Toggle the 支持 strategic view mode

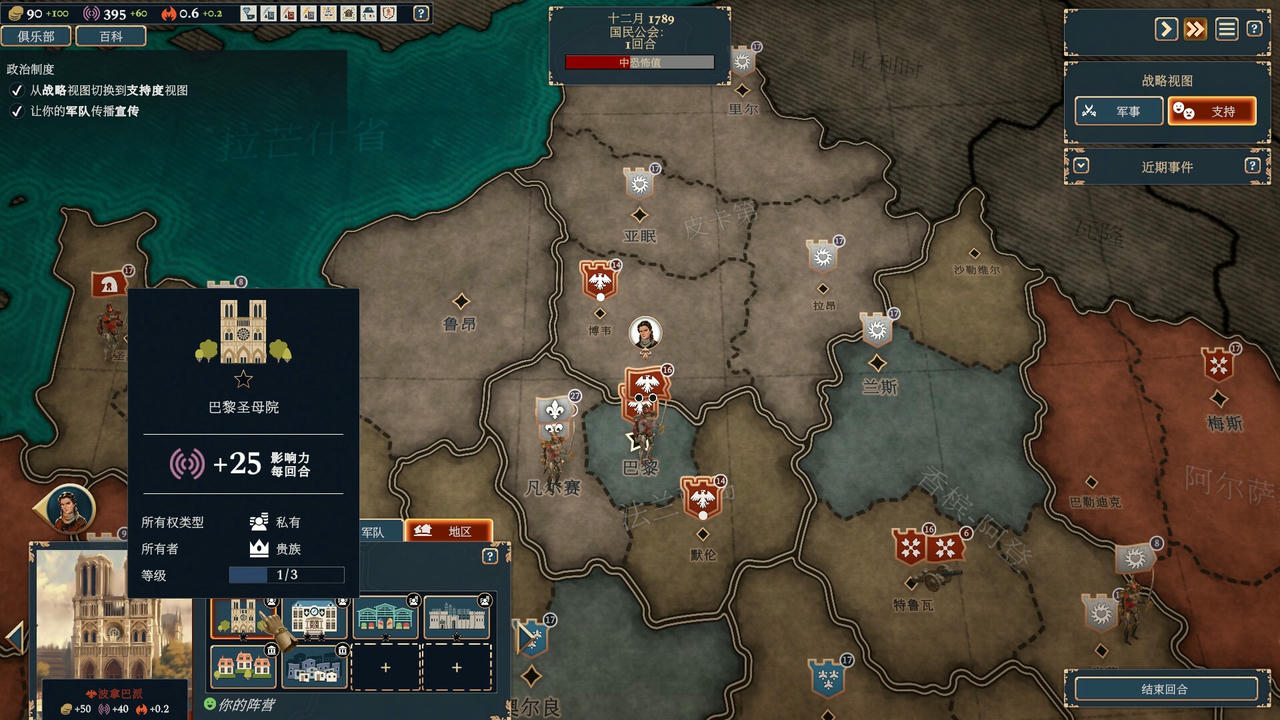coord(1213,110)
